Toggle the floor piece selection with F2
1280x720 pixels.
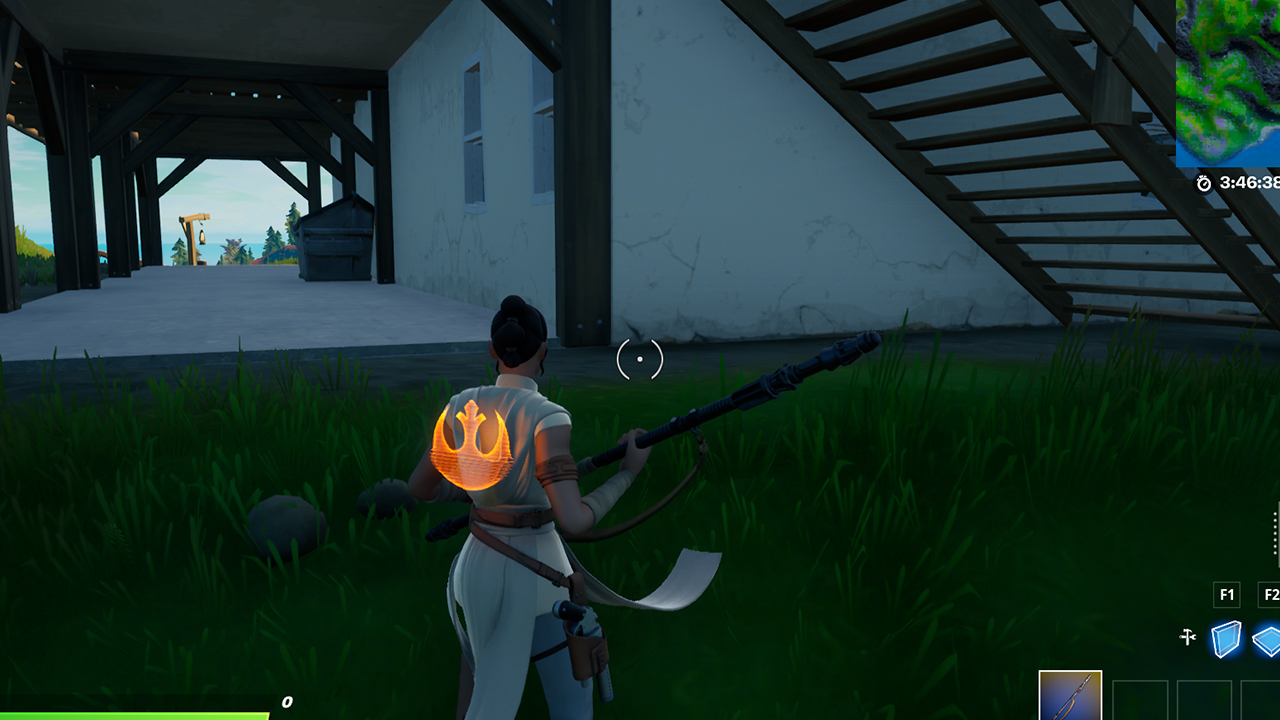pos(1271,594)
